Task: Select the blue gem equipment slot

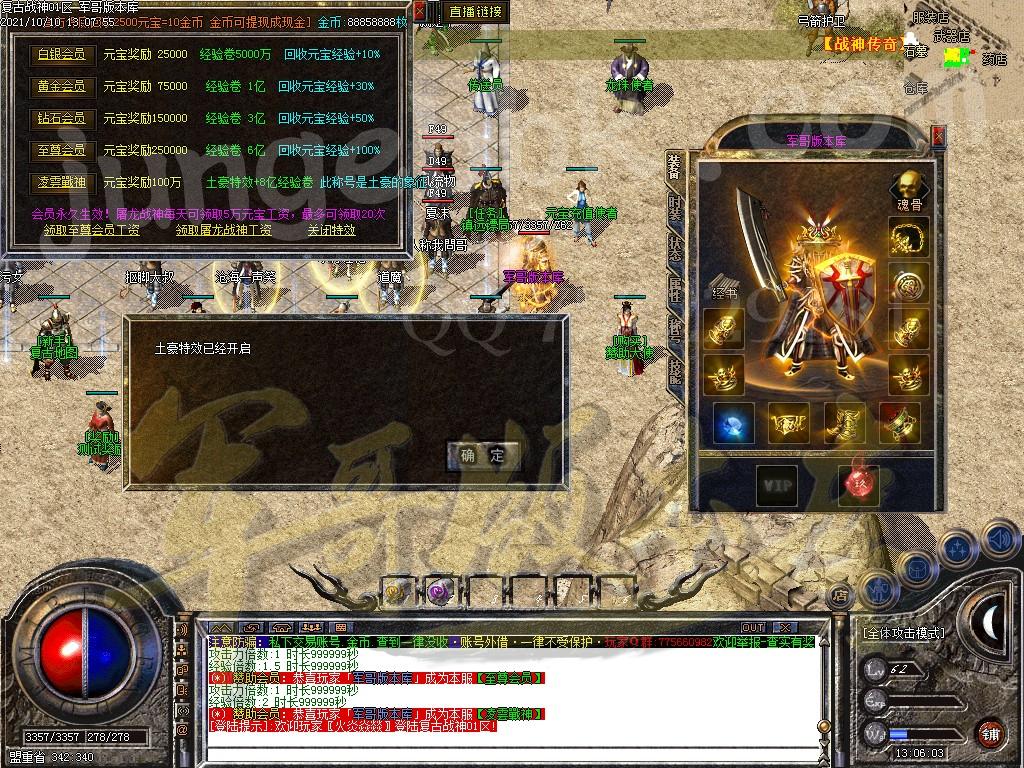Action: pos(733,424)
